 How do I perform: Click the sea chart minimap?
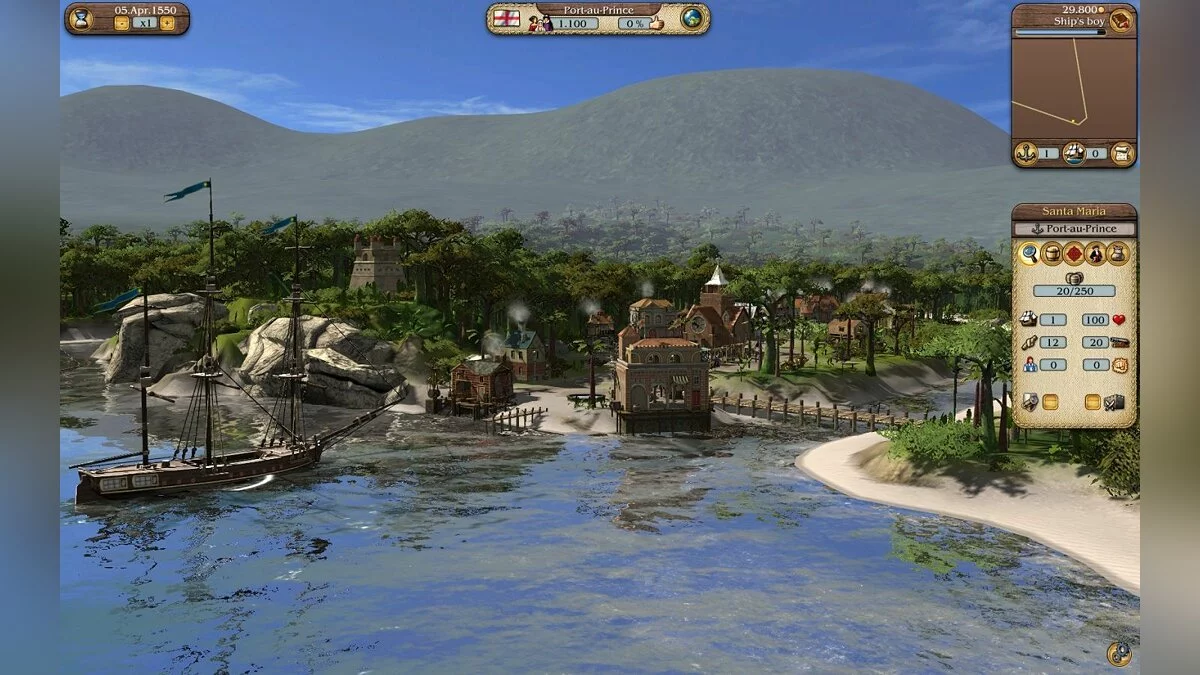1073,88
